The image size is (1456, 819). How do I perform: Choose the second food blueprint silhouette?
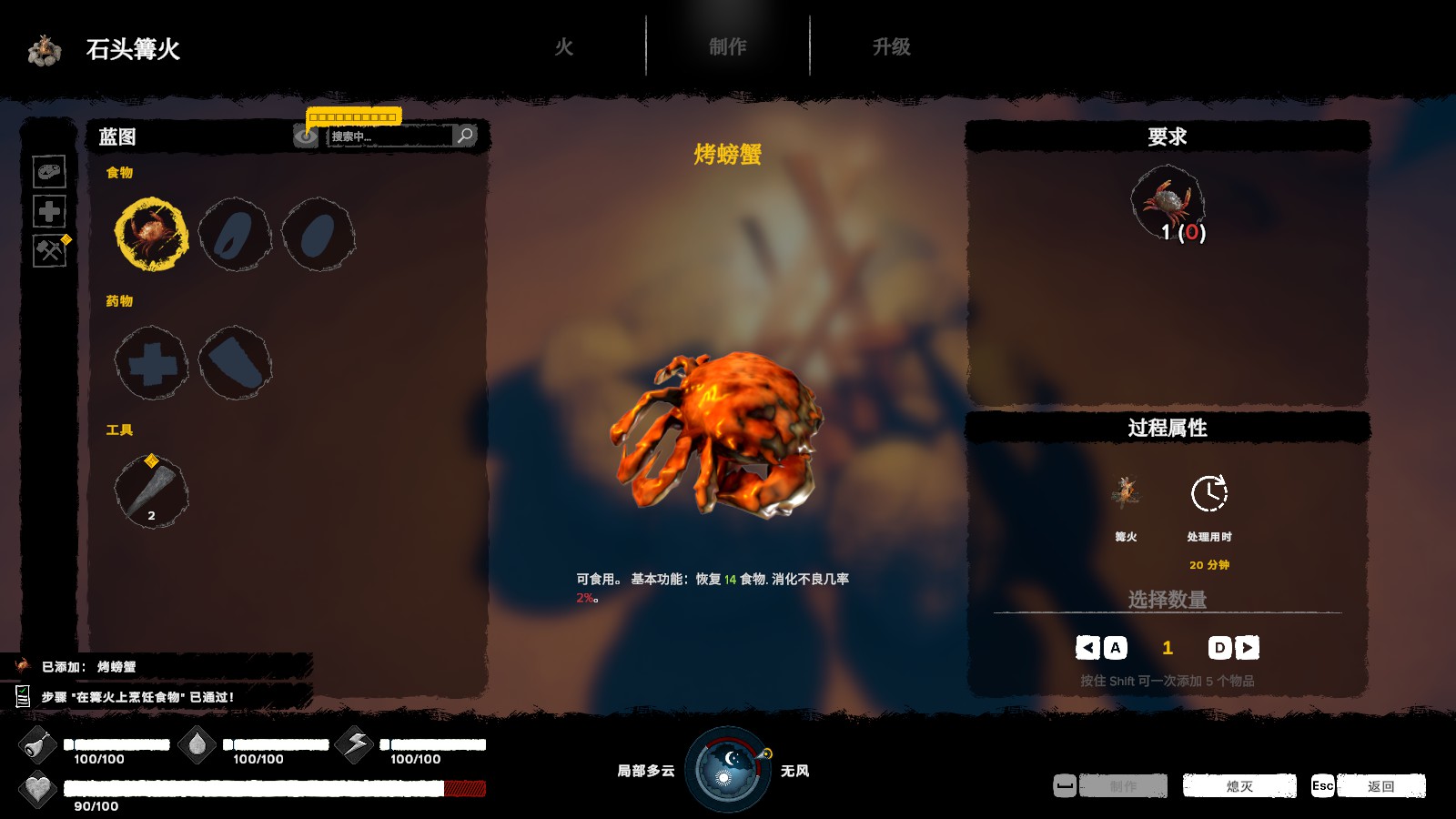235,235
